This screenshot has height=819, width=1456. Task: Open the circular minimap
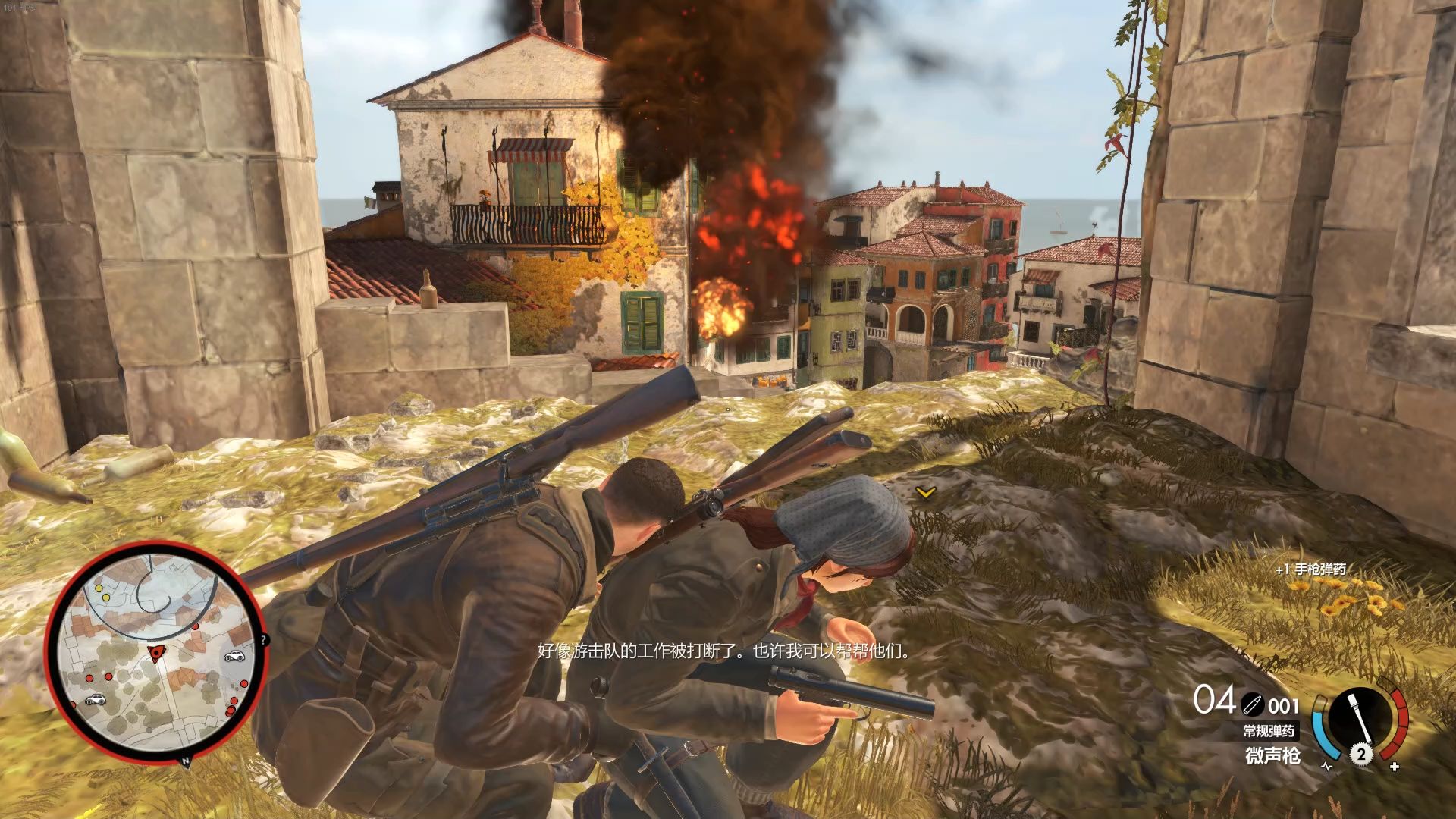[154, 654]
